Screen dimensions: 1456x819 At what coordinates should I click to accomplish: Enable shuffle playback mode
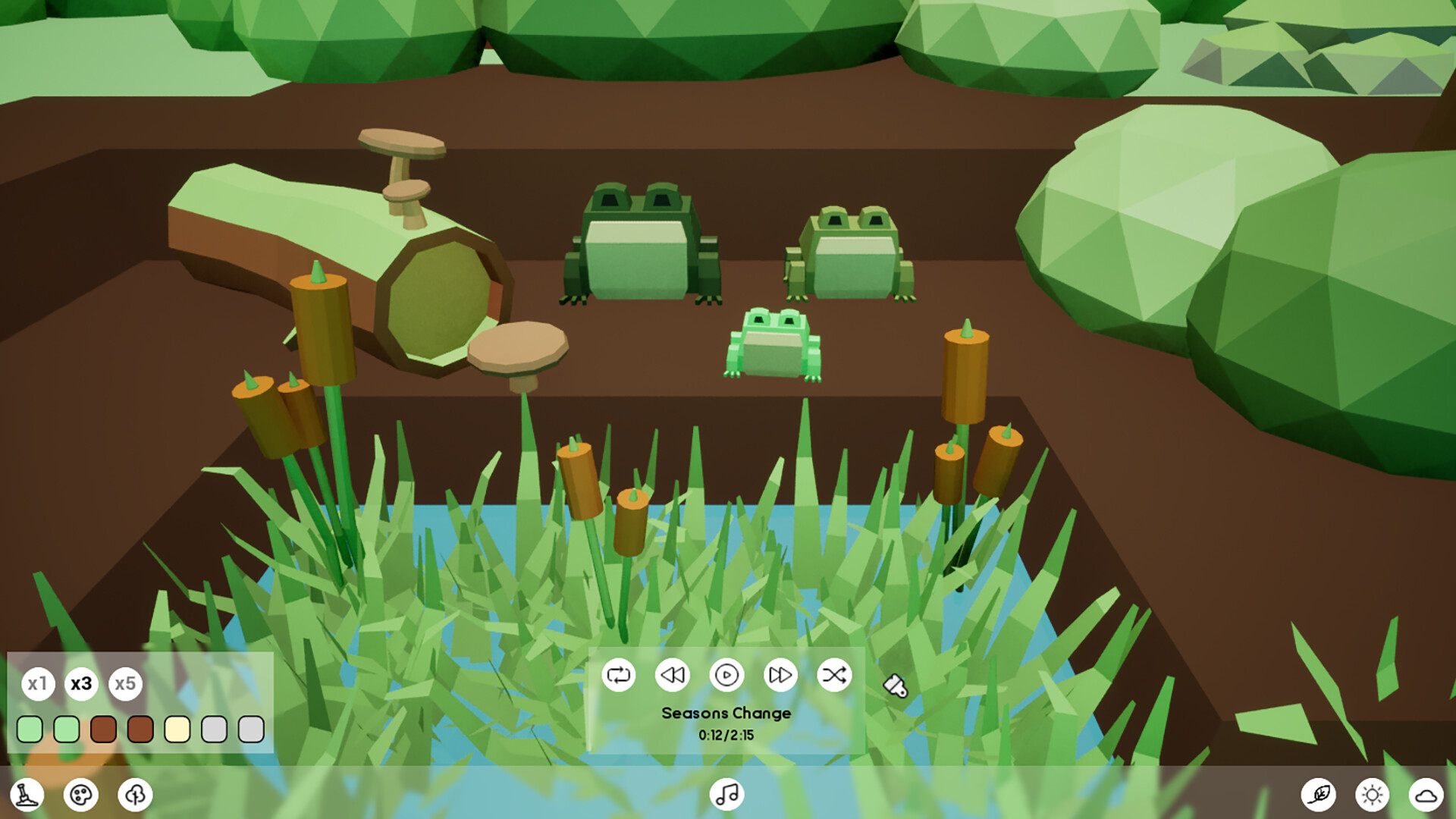[x=833, y=673]
